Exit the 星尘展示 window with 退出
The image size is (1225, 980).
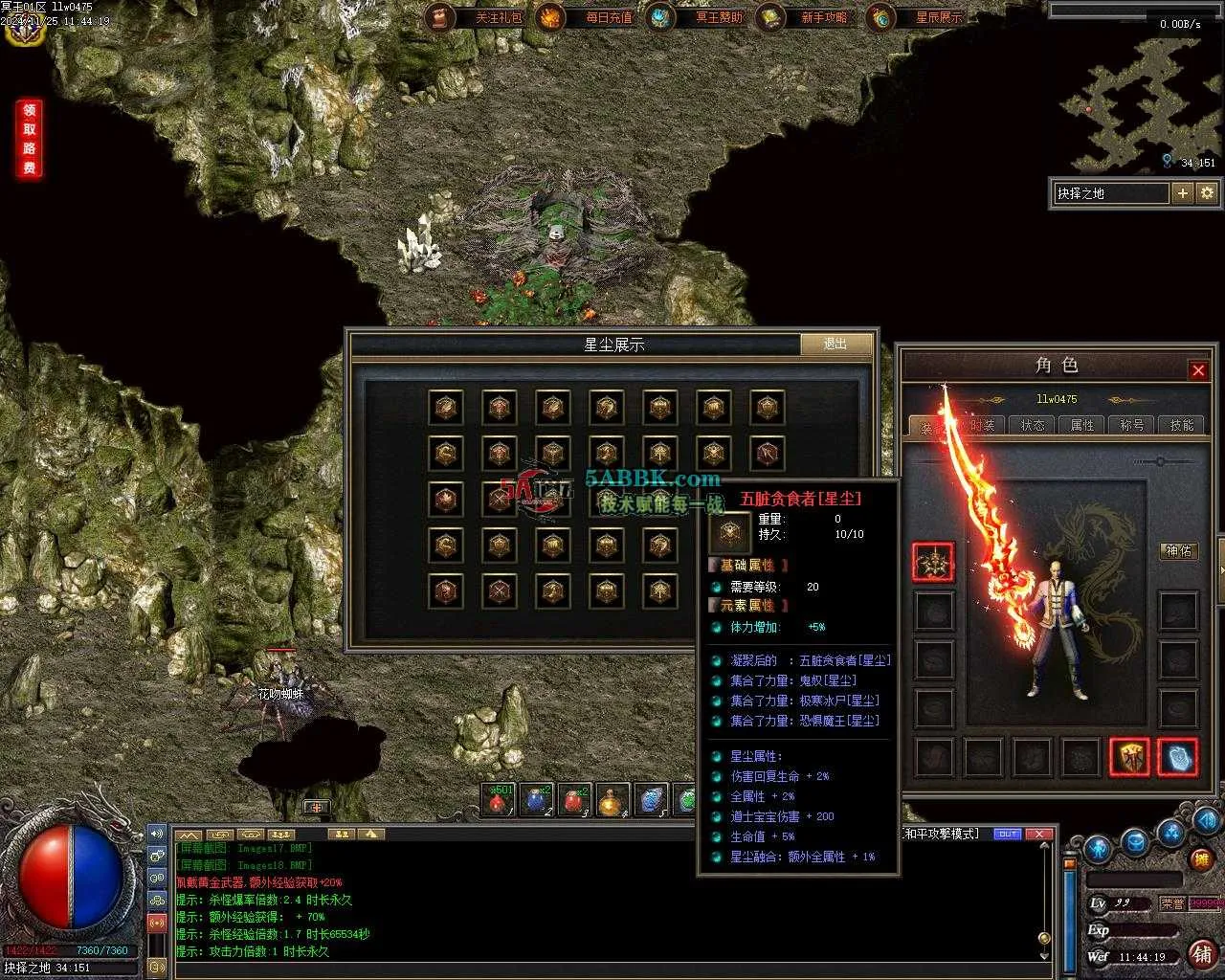(x=835, y=344)
